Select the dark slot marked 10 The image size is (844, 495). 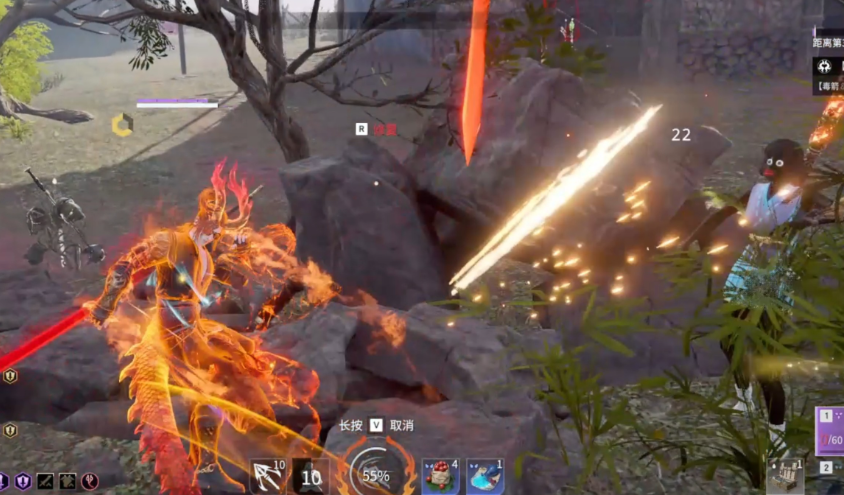[311, 477]
